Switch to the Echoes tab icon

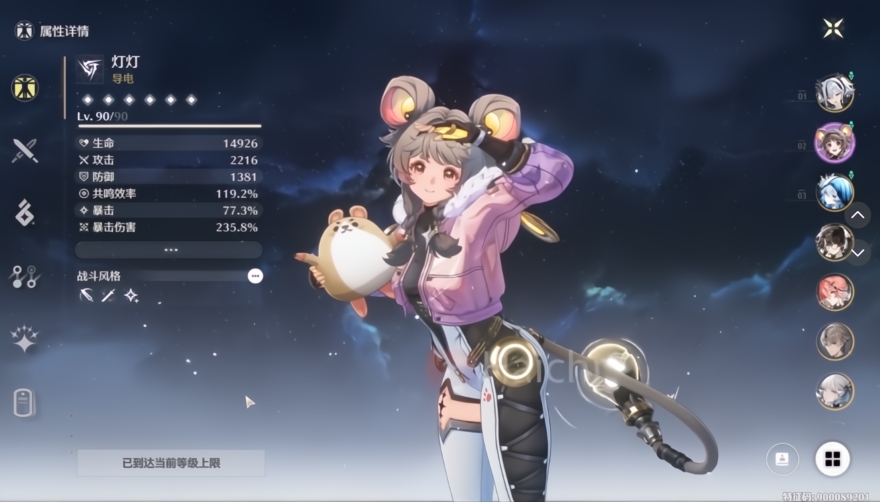(25, 212)
